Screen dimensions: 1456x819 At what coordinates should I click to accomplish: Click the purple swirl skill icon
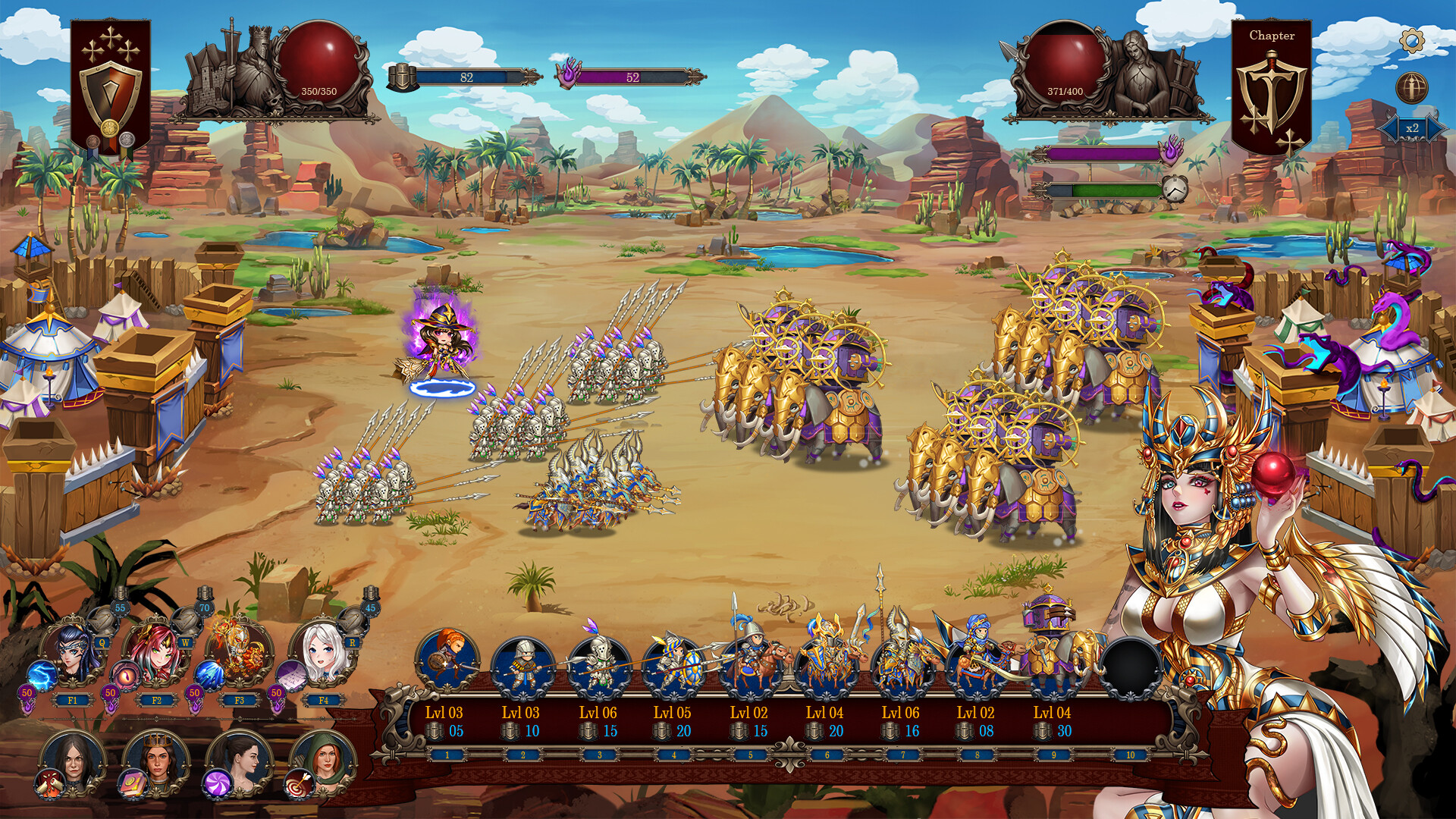[218, 785]
